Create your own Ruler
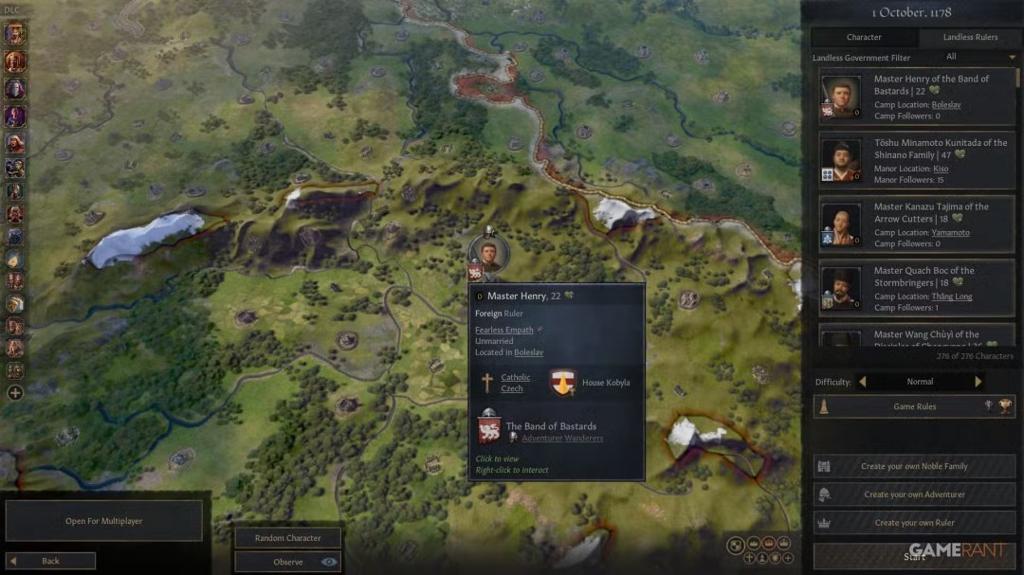Viewport: 1024px width, 575px height. pos(914,523)
